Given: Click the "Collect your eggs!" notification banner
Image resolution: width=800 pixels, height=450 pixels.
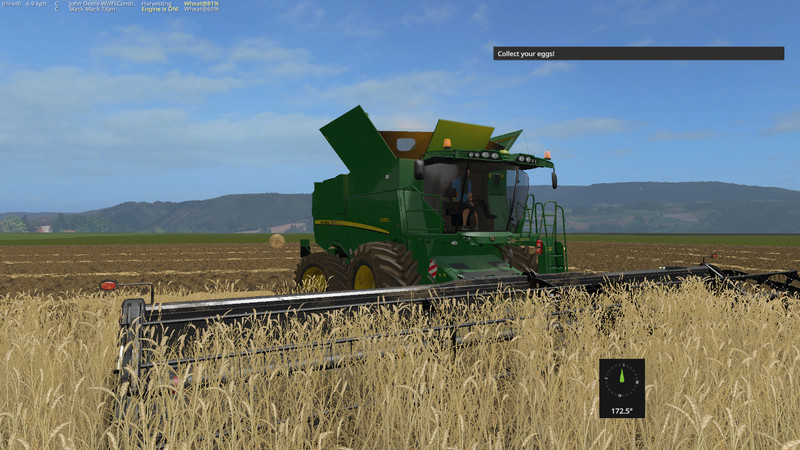Looking at the screenshot, I should pyautogui.click(x=638, y=53).
